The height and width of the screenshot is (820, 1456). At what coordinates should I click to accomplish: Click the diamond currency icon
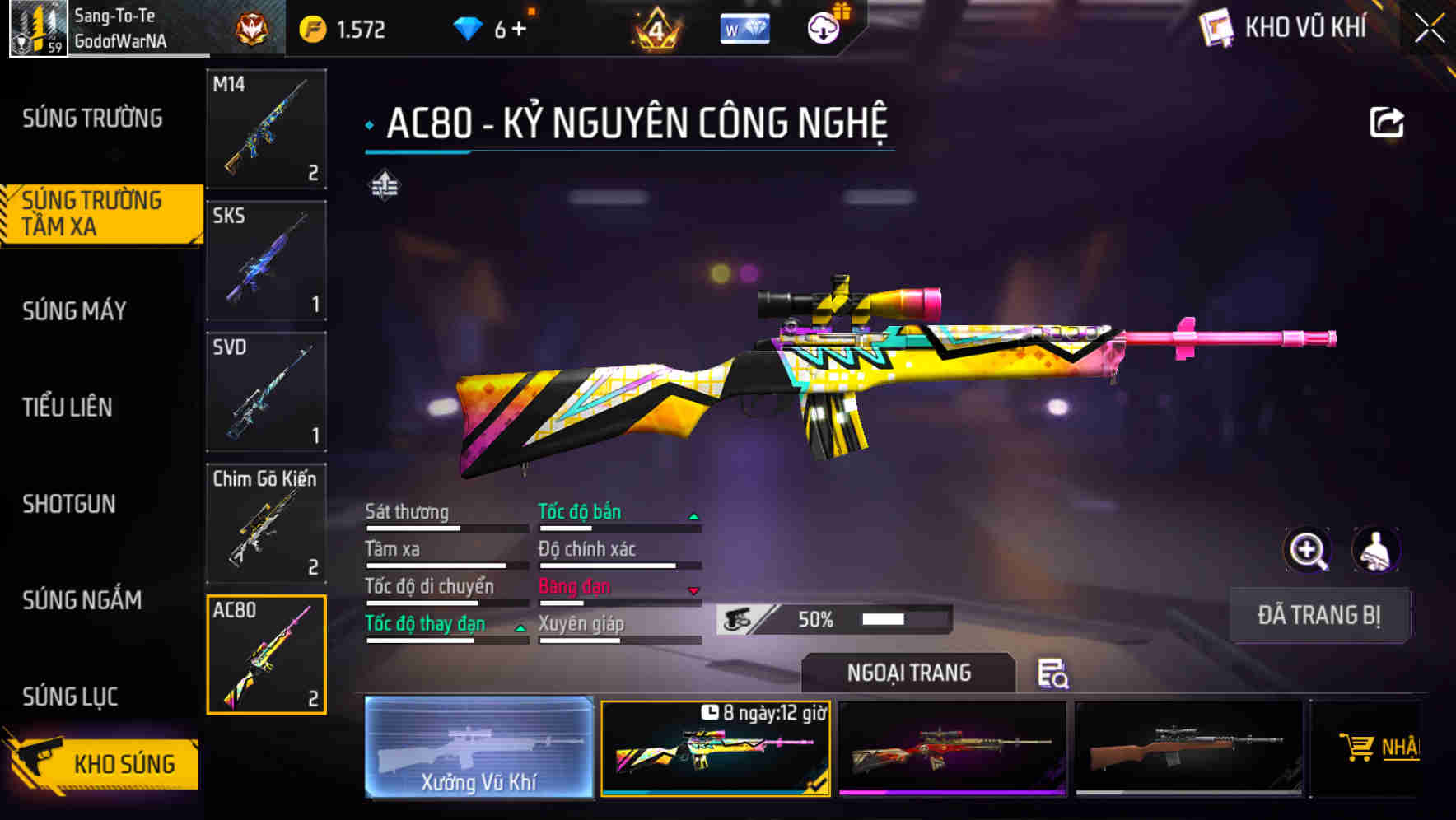[469, 26]
